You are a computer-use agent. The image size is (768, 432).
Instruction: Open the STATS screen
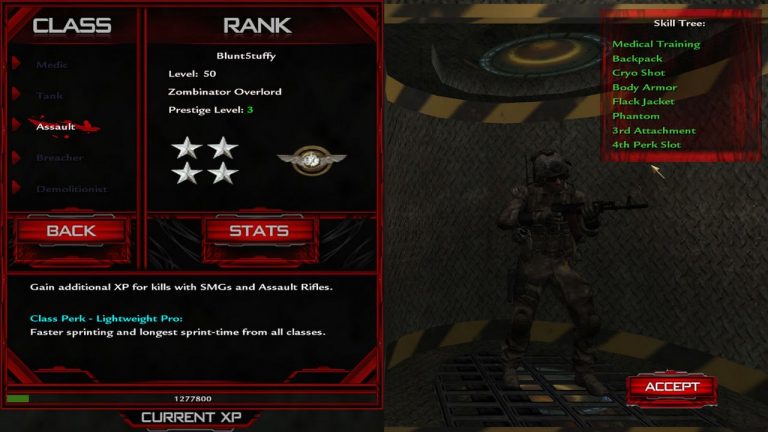pyautogui.click(x=259, y=231)
